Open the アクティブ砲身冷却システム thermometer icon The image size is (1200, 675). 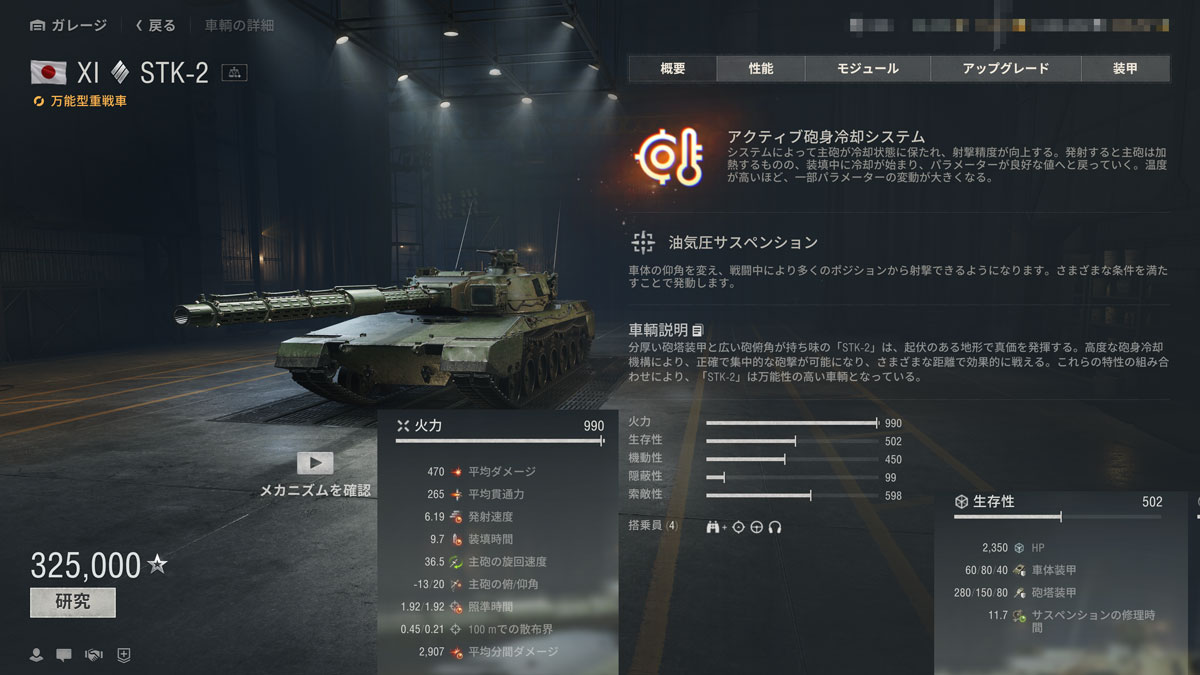[x=664, y=158]
